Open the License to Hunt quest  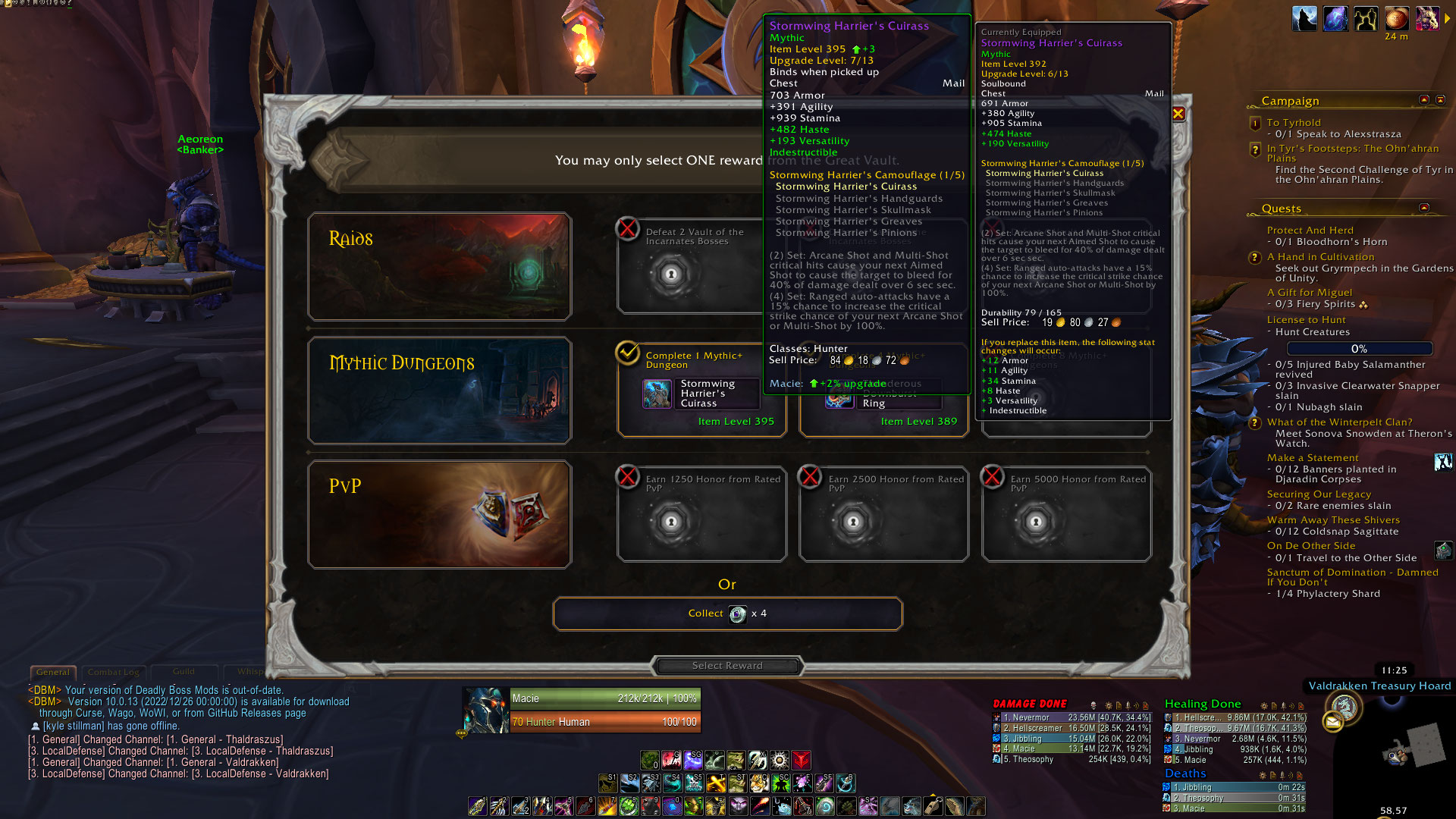point(1306,320)
